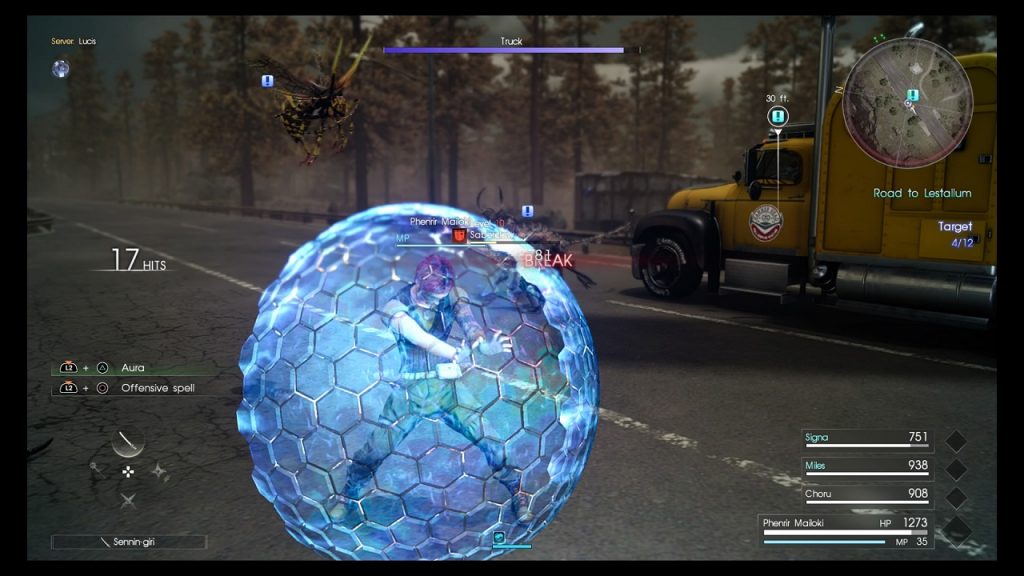
Task: Open the circular minimap
Action: pos(907,103)
